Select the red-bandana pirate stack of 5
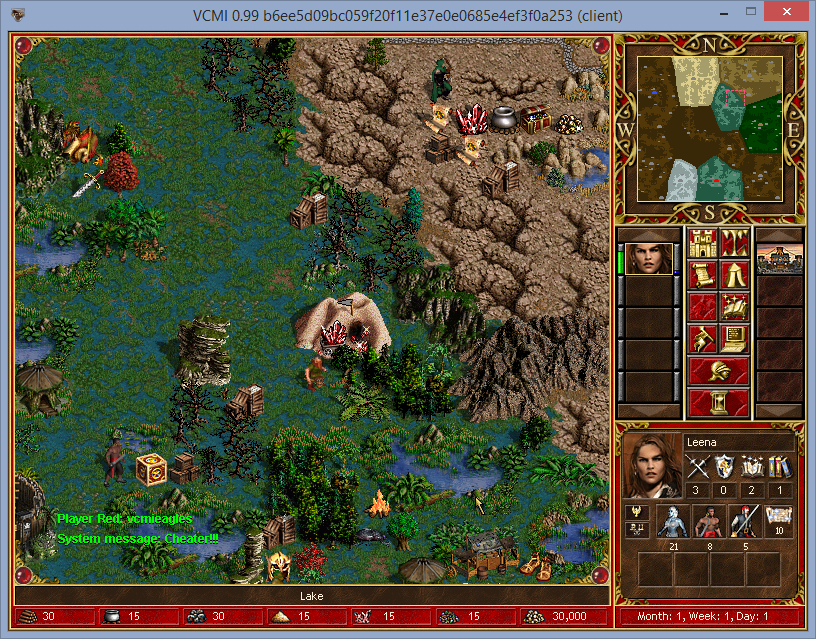This screenshot has height=639, width=816. tap(743, 522)
